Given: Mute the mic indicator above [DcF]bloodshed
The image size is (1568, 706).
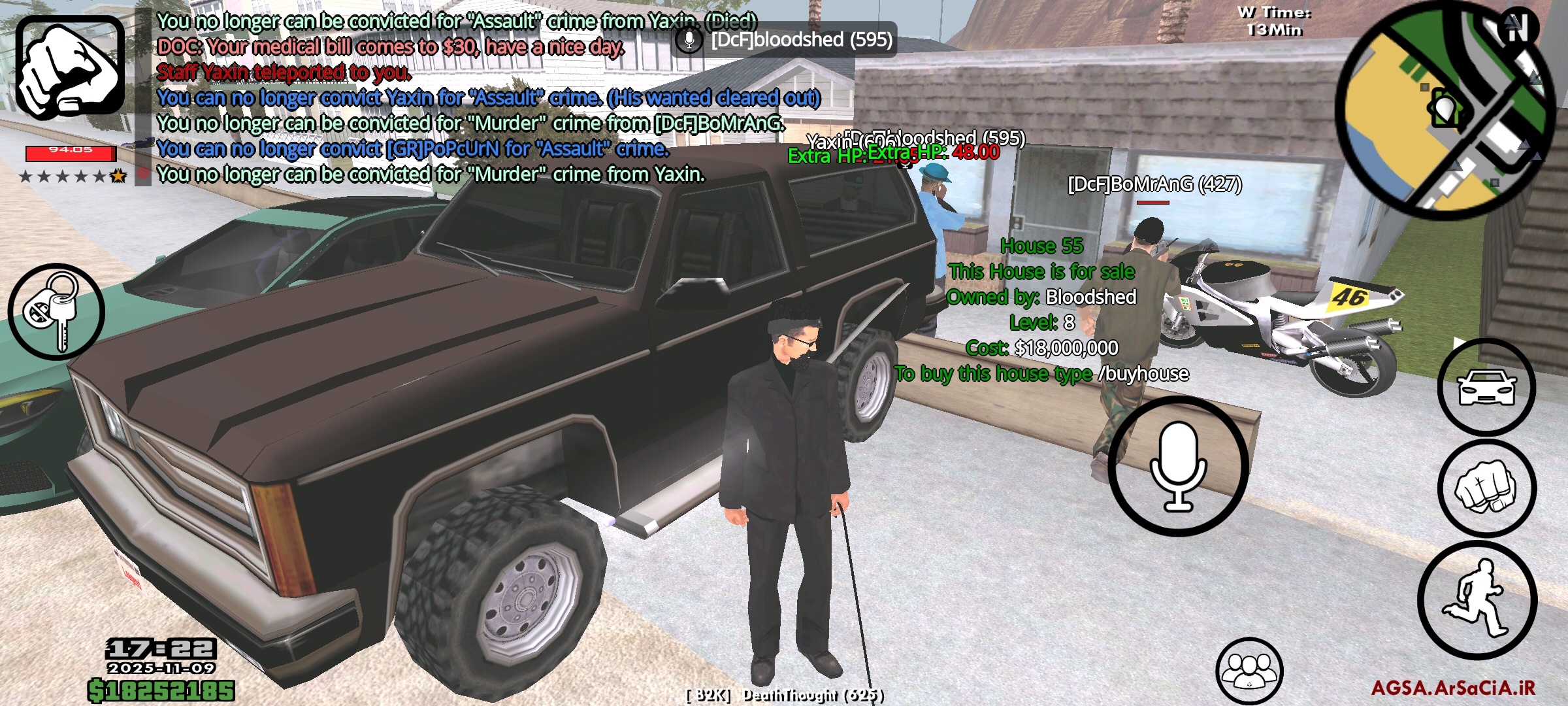Looking at the screenshot, I should click(687, 41).
